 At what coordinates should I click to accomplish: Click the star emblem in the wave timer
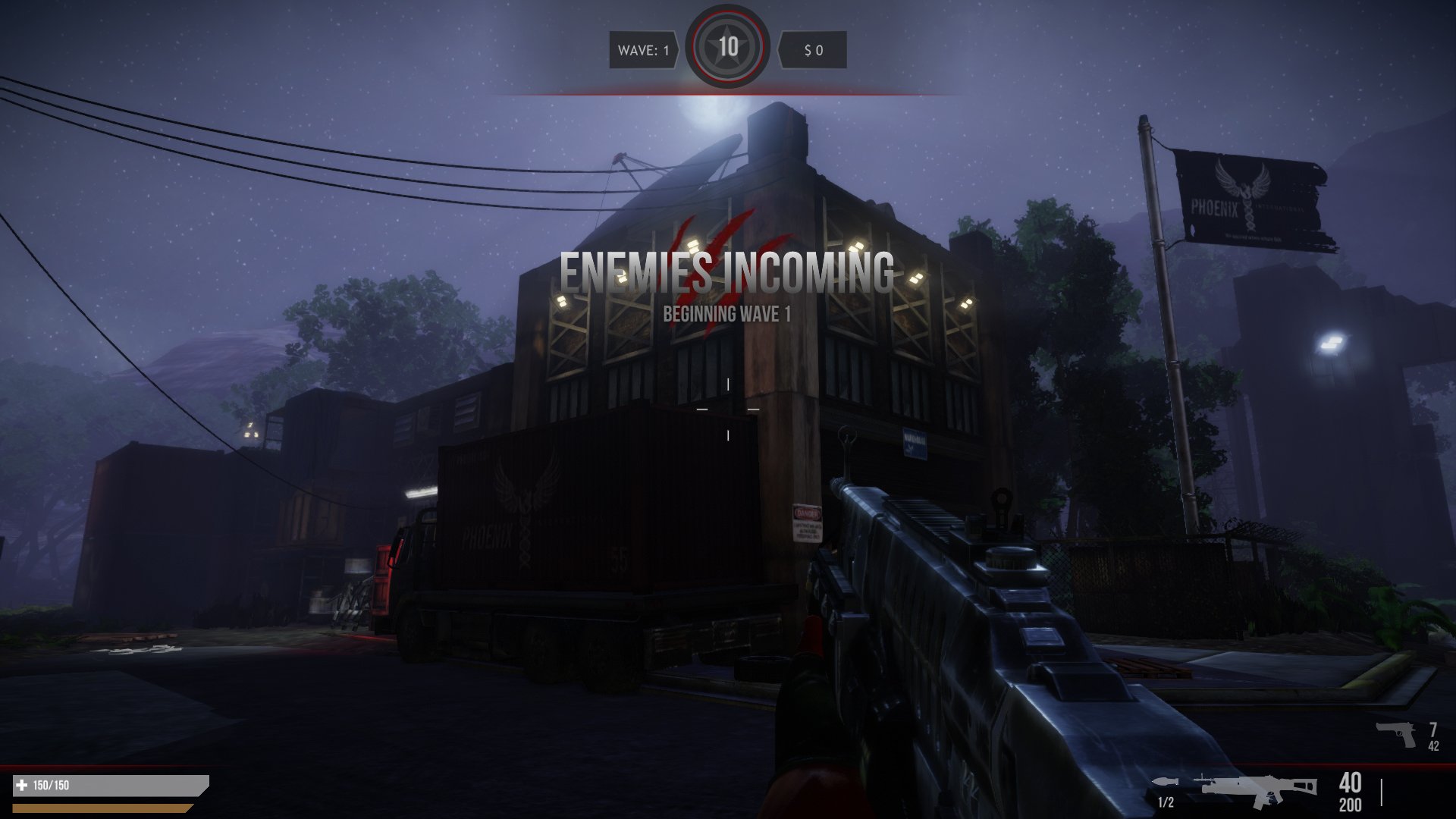pyautogui.click(x=728, y=45)
